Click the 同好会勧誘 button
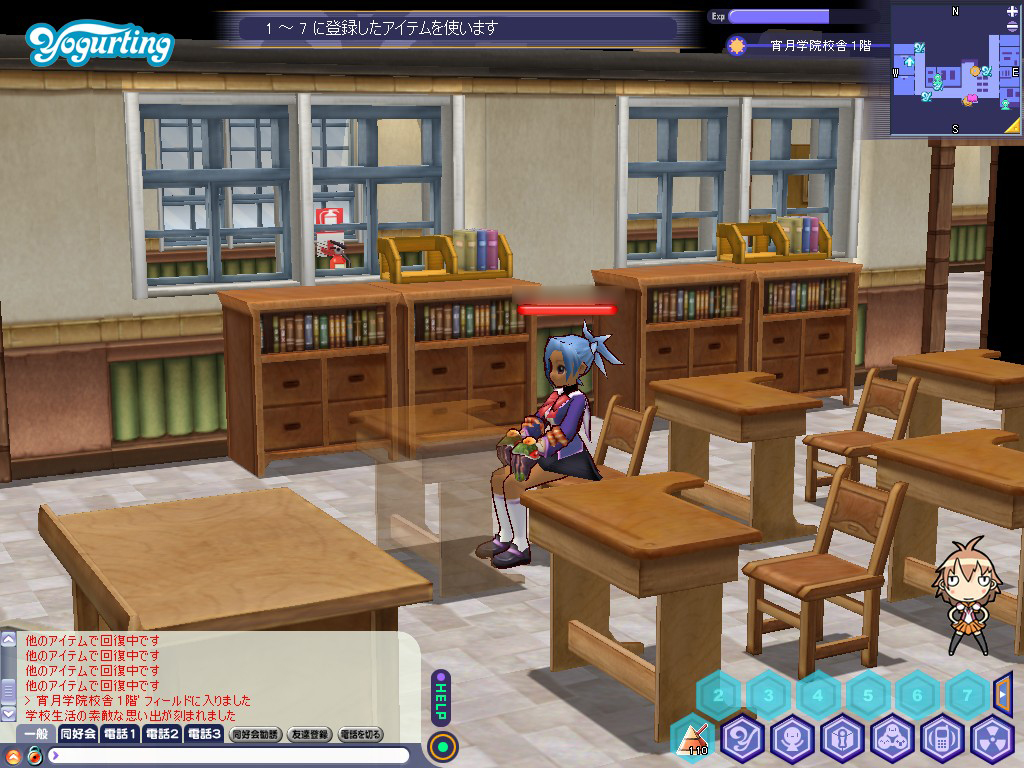Viewport: 1024px width, 768px height. [255, 734]
